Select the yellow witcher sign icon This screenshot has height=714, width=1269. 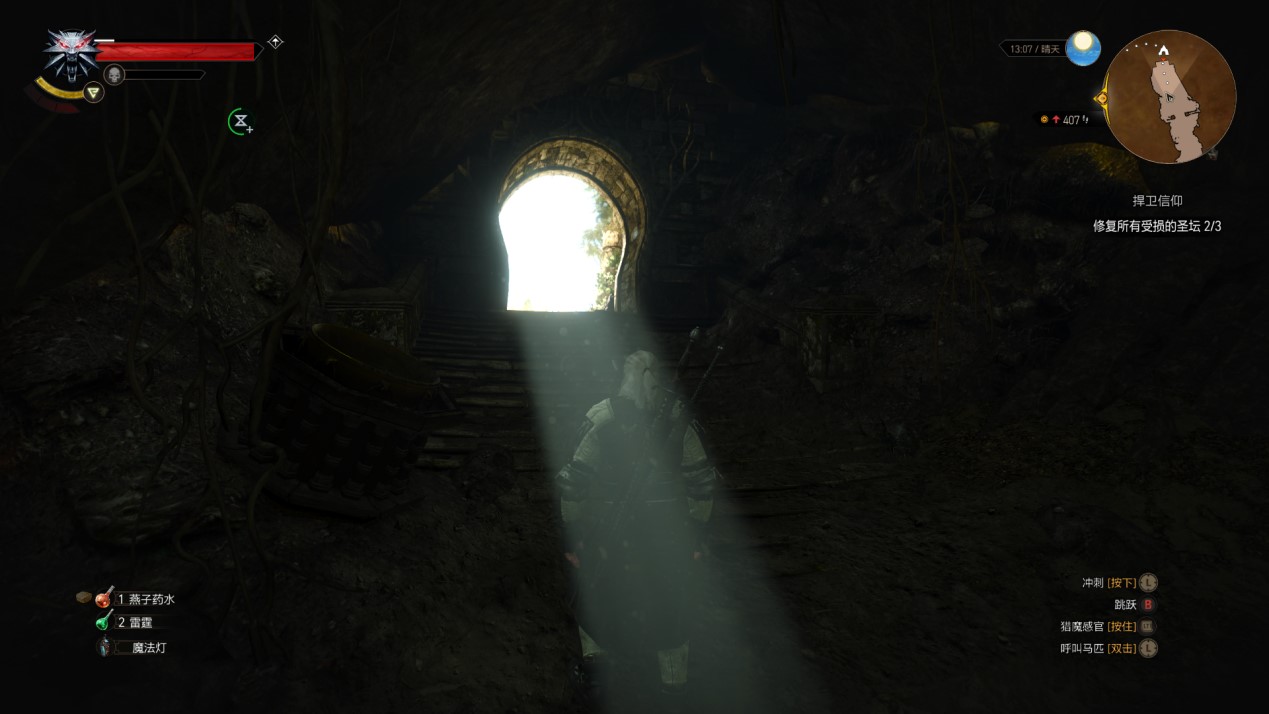tap(93, 93)
